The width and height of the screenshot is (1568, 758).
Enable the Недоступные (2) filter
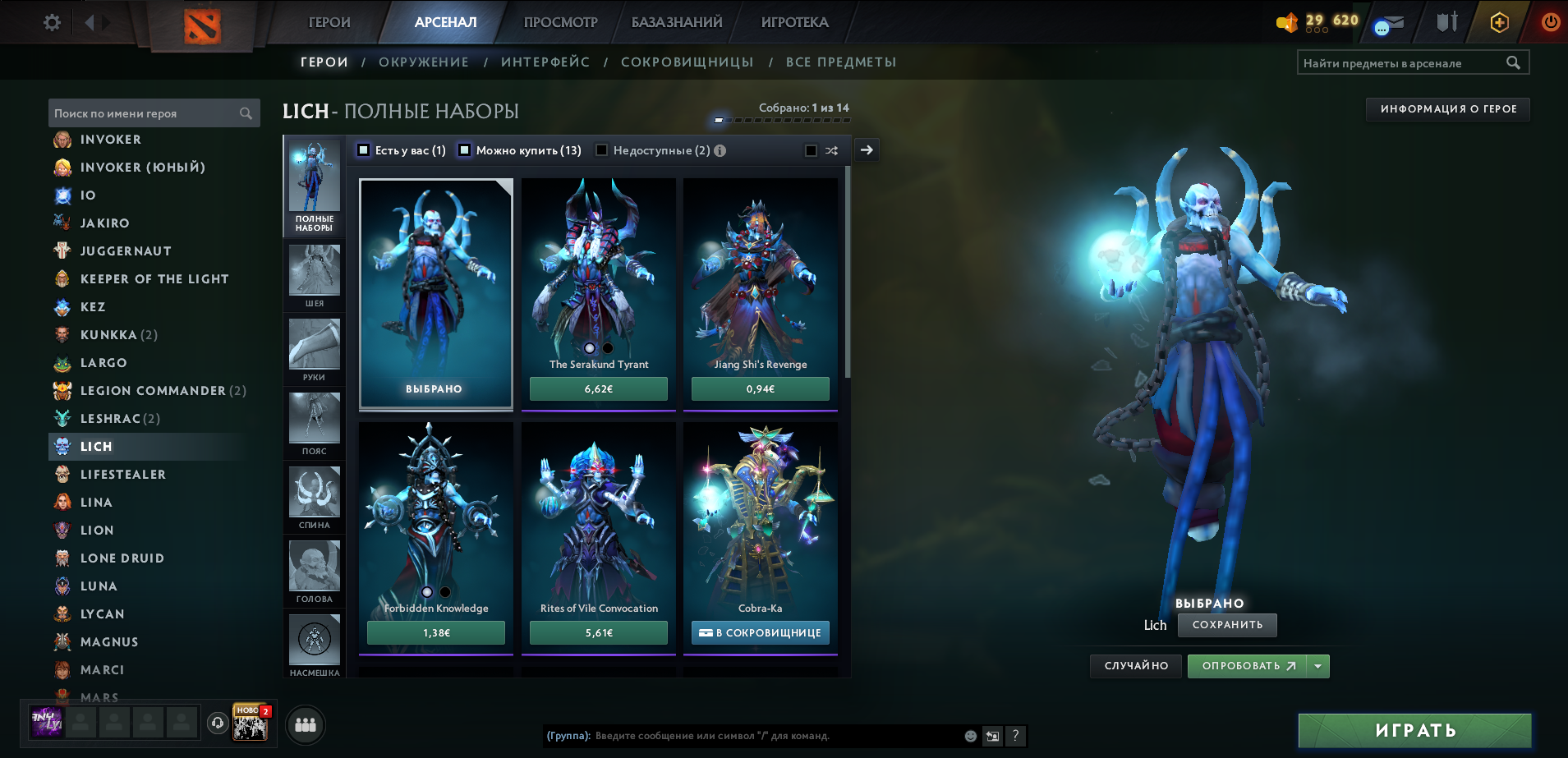[602, 150]
